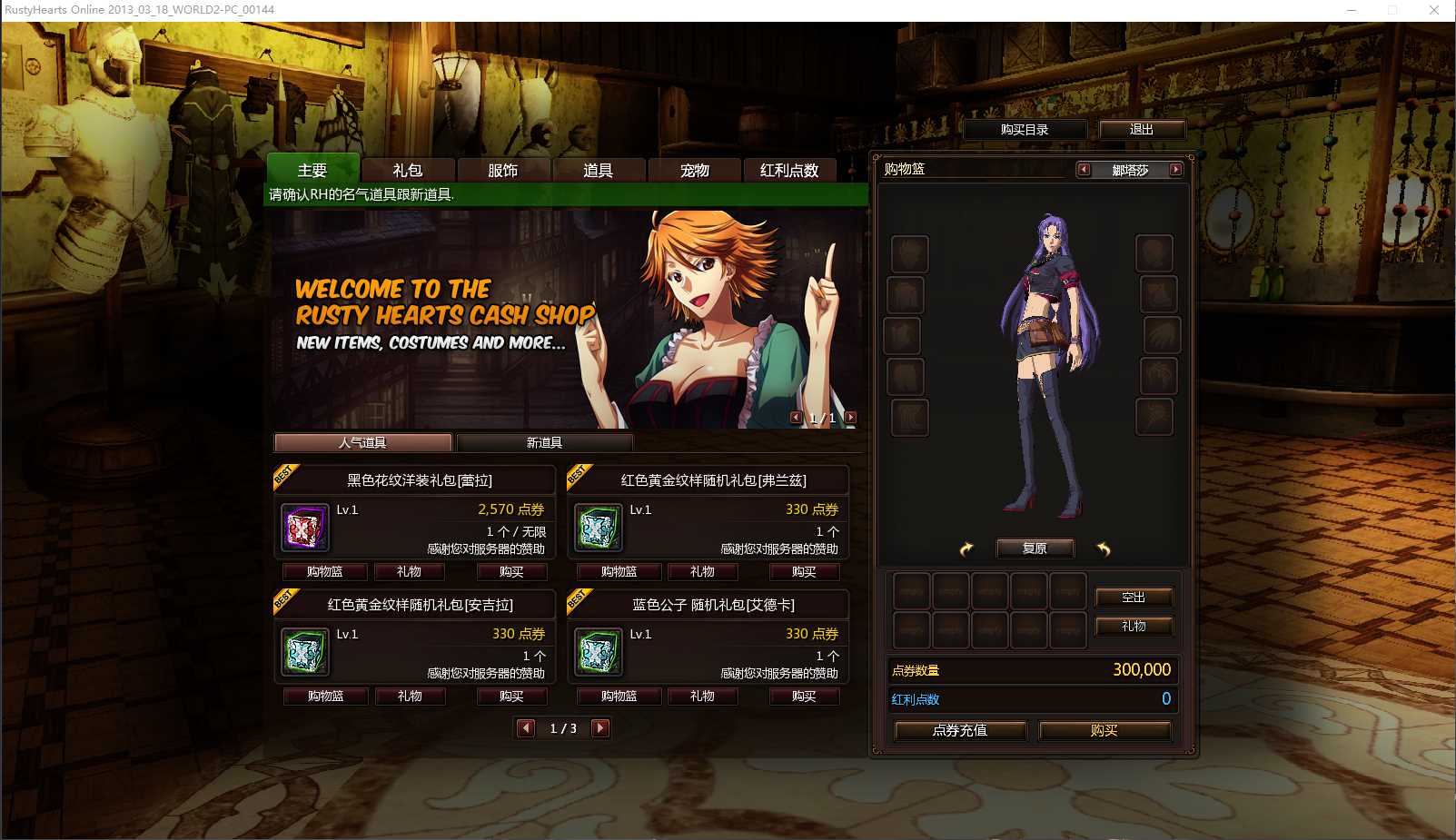The image size is (1456, 840).
Task: Click 点券充值 to recharge points
Action: pos(959,730)
